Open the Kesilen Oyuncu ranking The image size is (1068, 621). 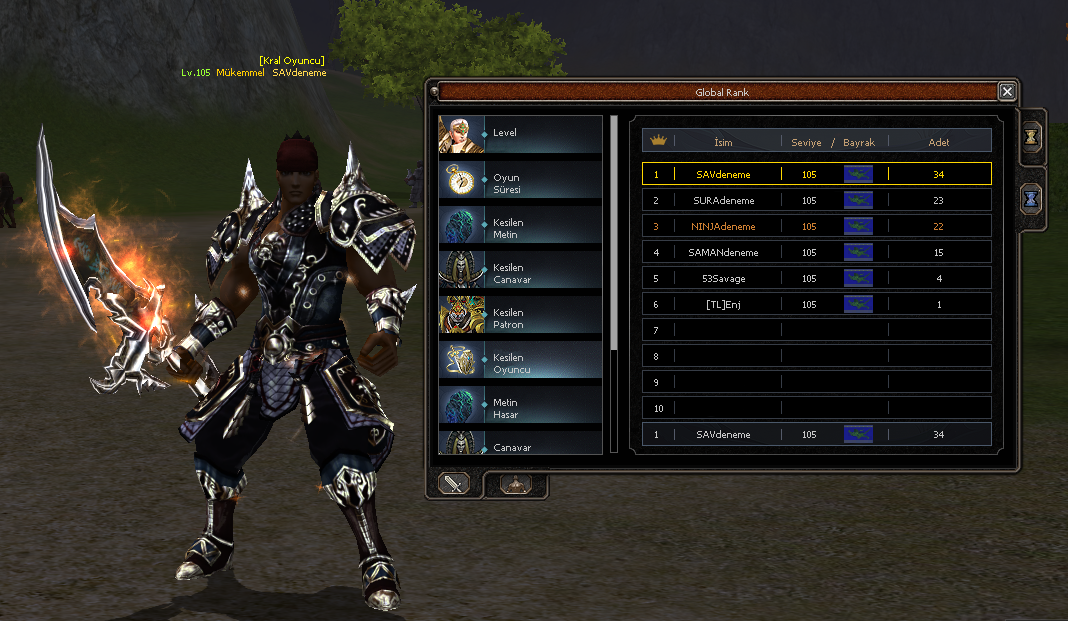520,363
